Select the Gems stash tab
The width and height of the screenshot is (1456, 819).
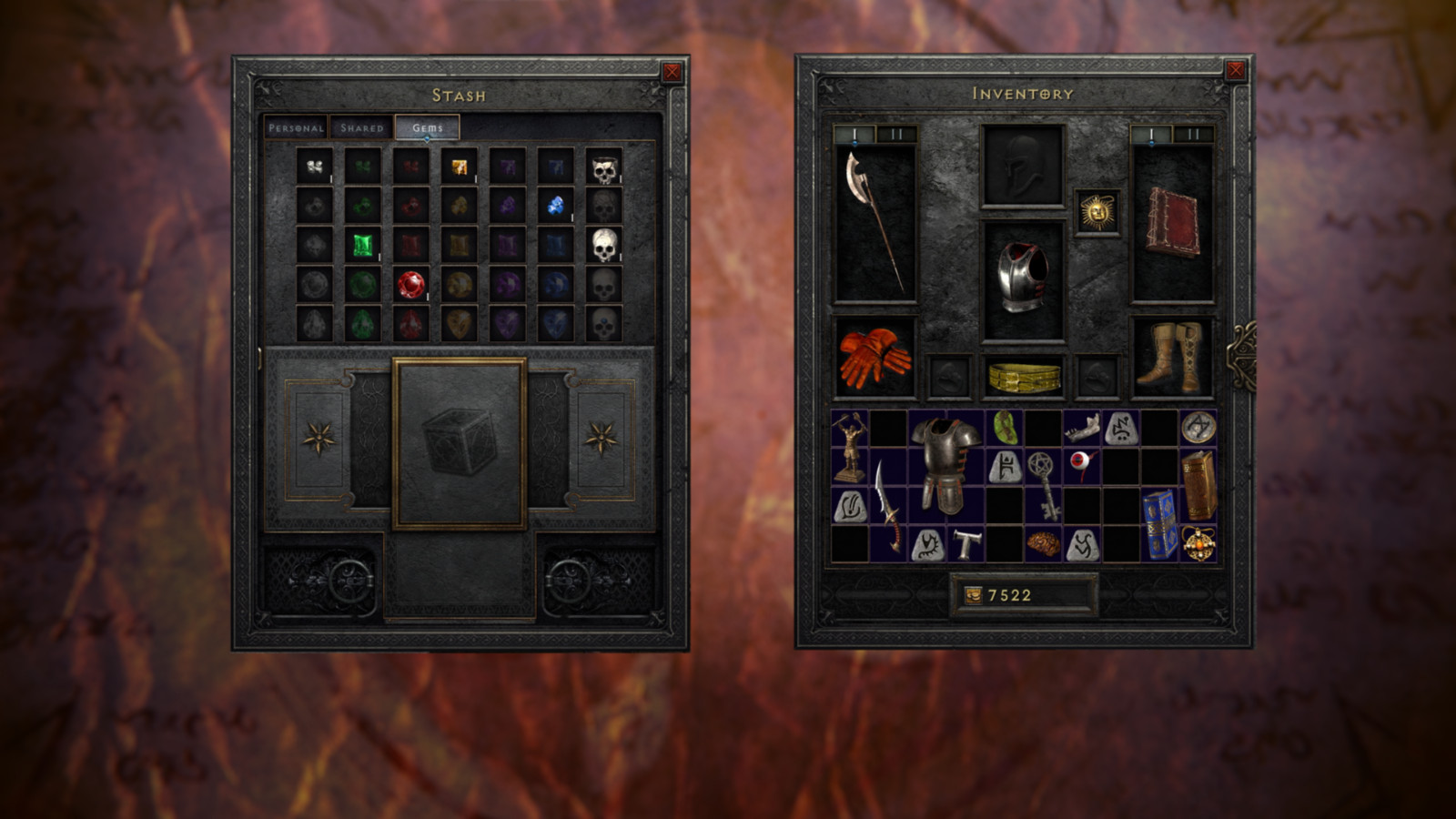(427, 128)
